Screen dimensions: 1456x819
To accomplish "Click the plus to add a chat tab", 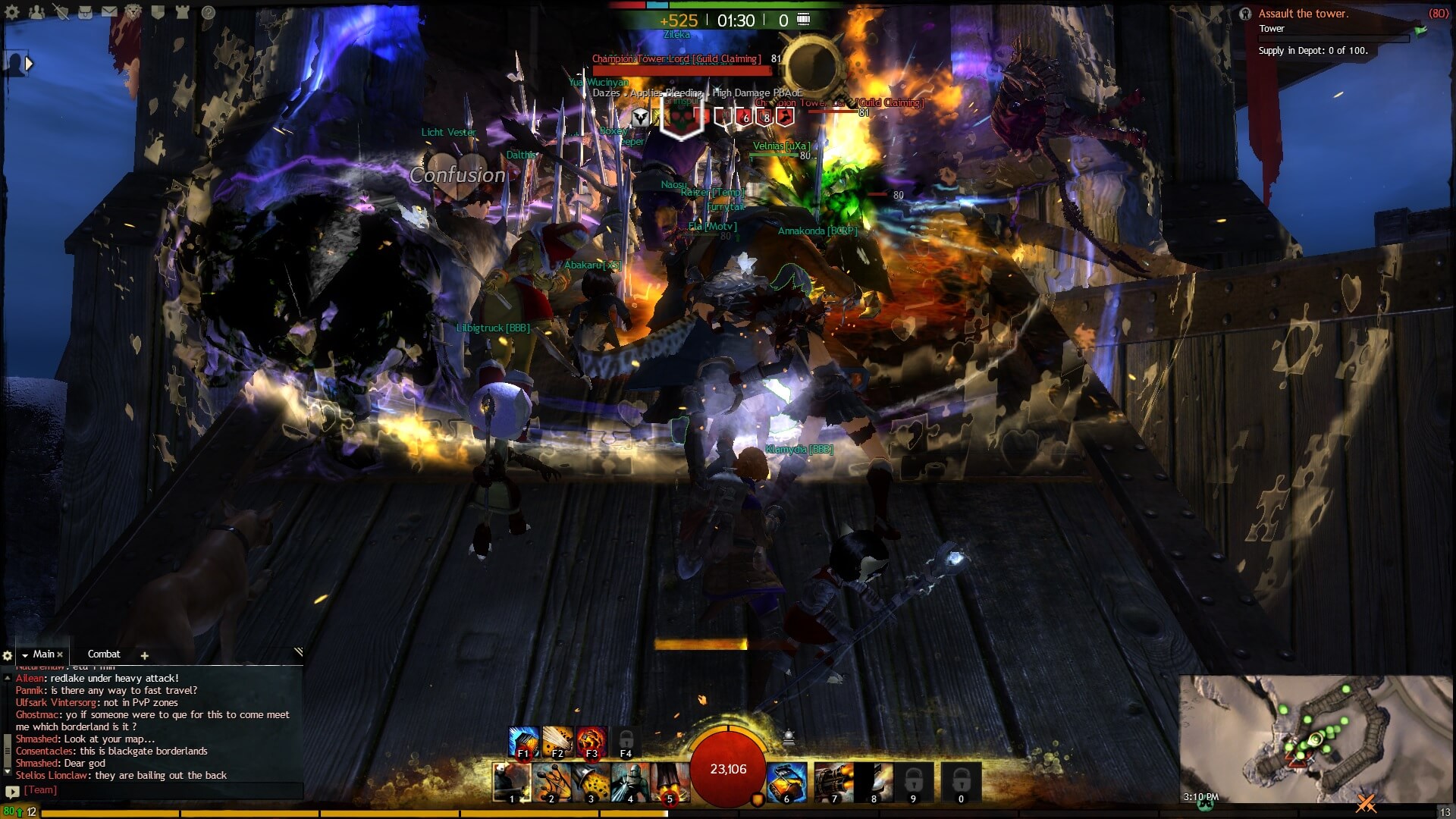I will pyautogui.click(x=145, y=655).
